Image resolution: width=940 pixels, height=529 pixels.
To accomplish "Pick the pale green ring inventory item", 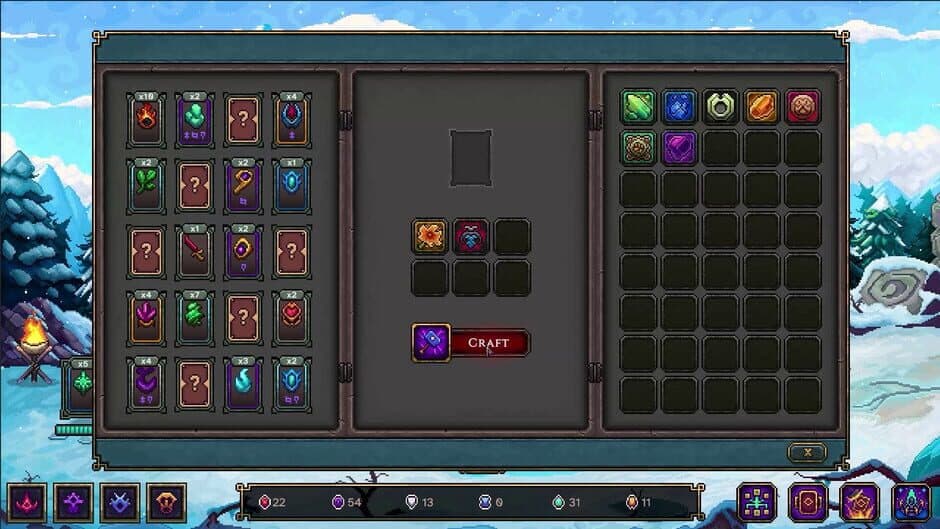I will click(720, 107).
